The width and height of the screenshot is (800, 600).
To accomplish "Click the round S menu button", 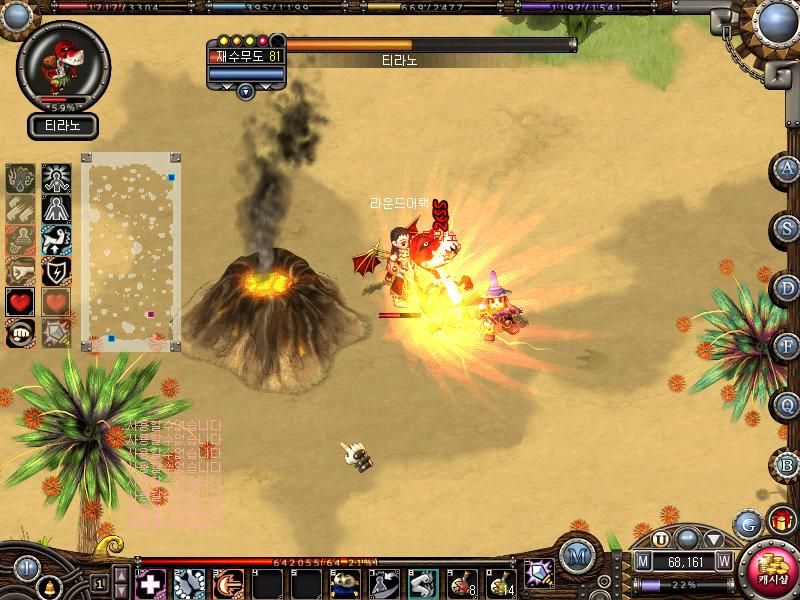I will (788, 228).
